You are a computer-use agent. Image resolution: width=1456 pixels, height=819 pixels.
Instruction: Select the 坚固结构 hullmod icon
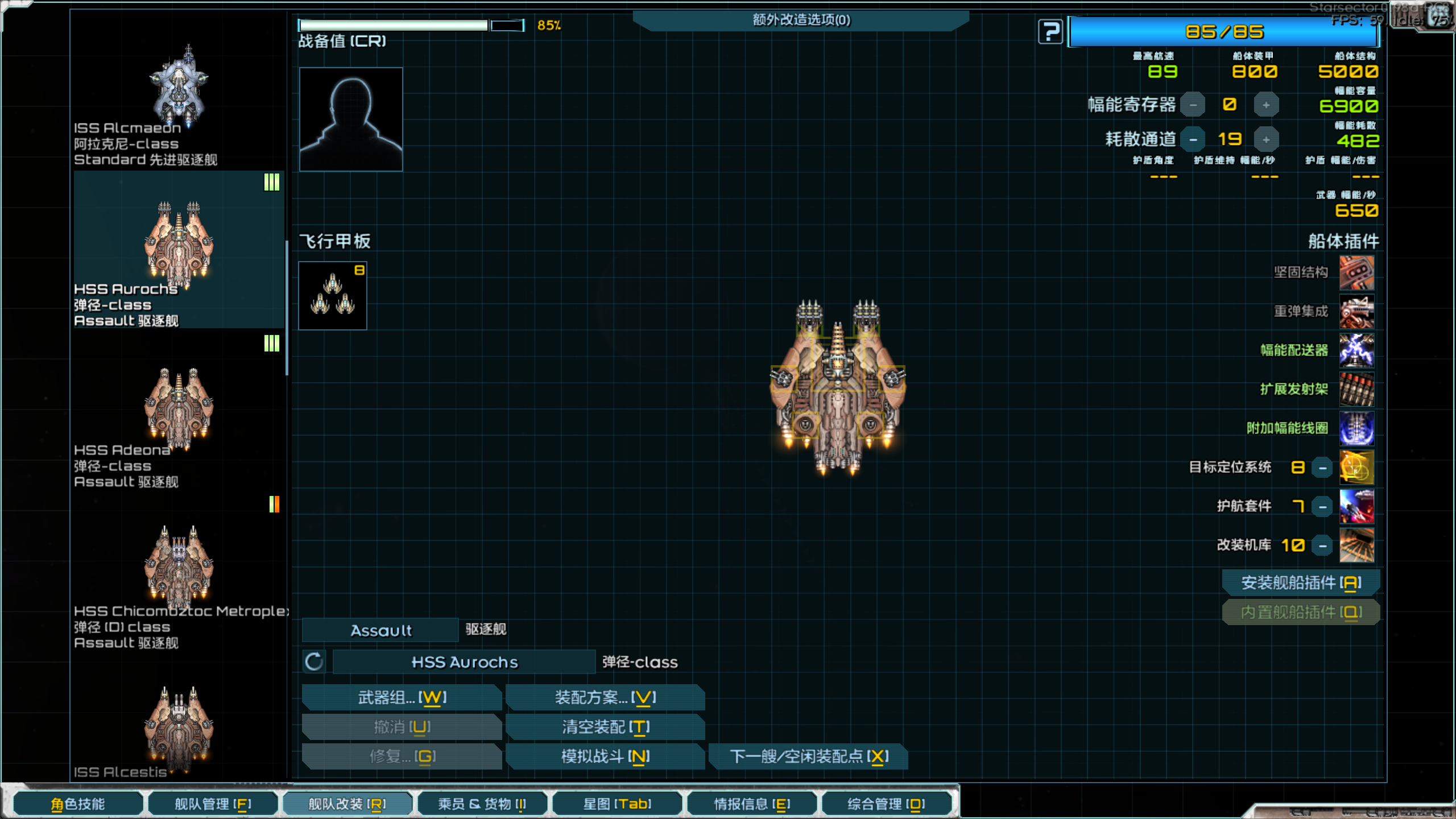coord(1357,273)
